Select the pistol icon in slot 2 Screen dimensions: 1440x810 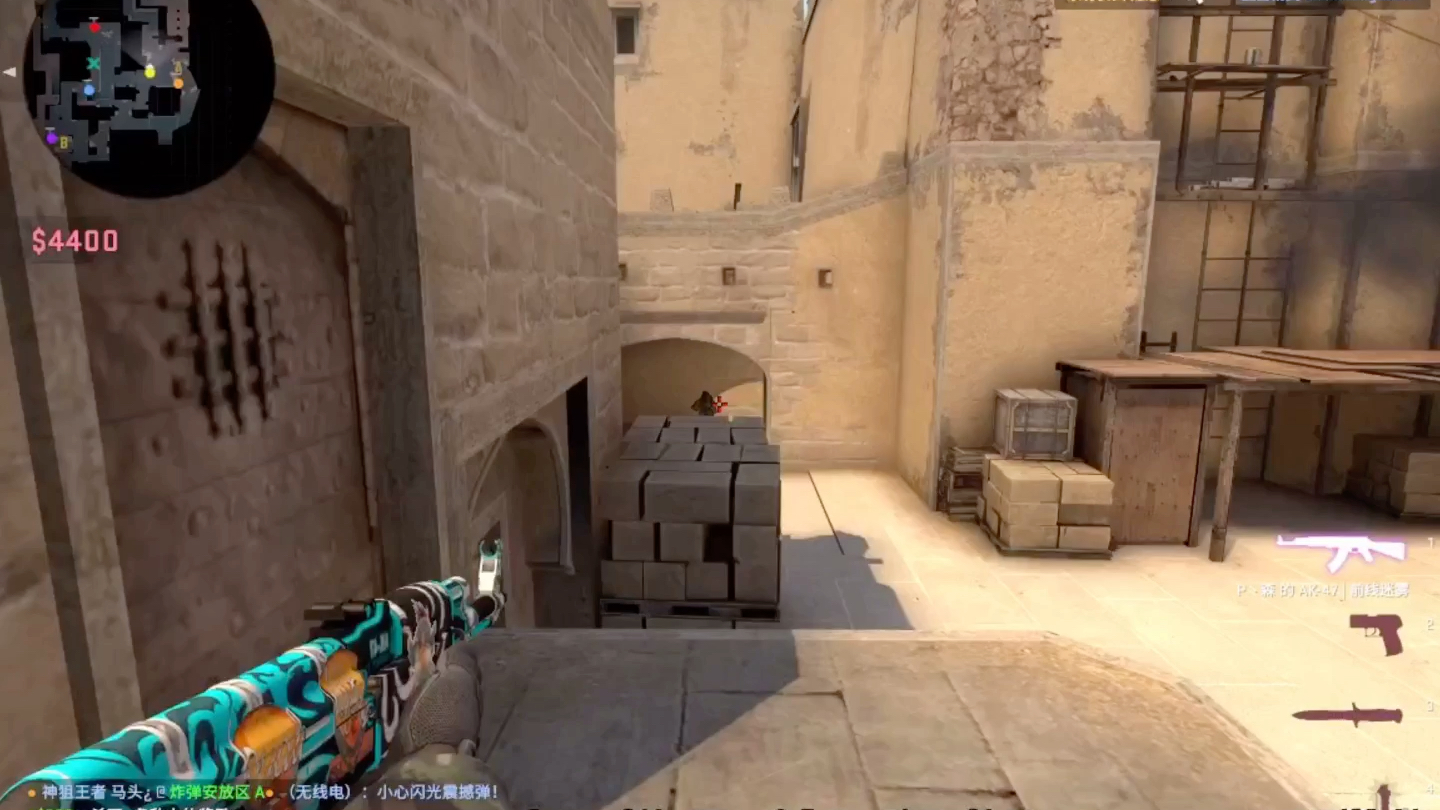tap(1376, 635)
